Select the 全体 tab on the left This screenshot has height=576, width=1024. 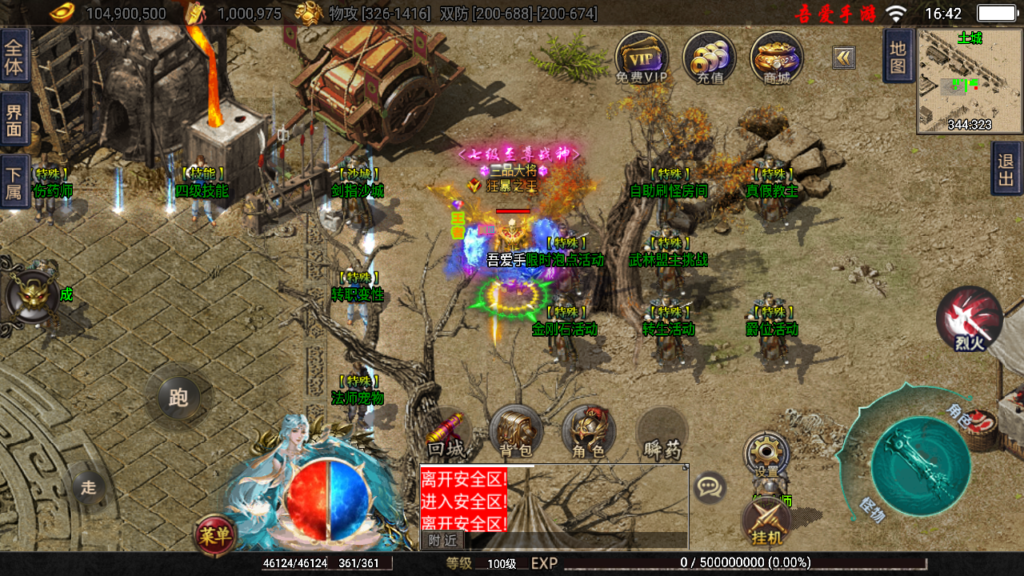tap(14, 53)
